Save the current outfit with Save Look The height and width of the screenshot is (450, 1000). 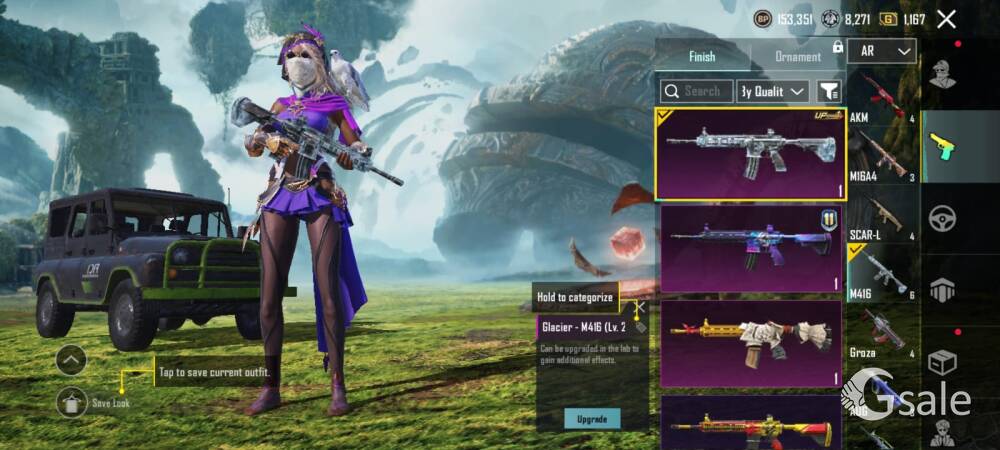pos(72,402)
